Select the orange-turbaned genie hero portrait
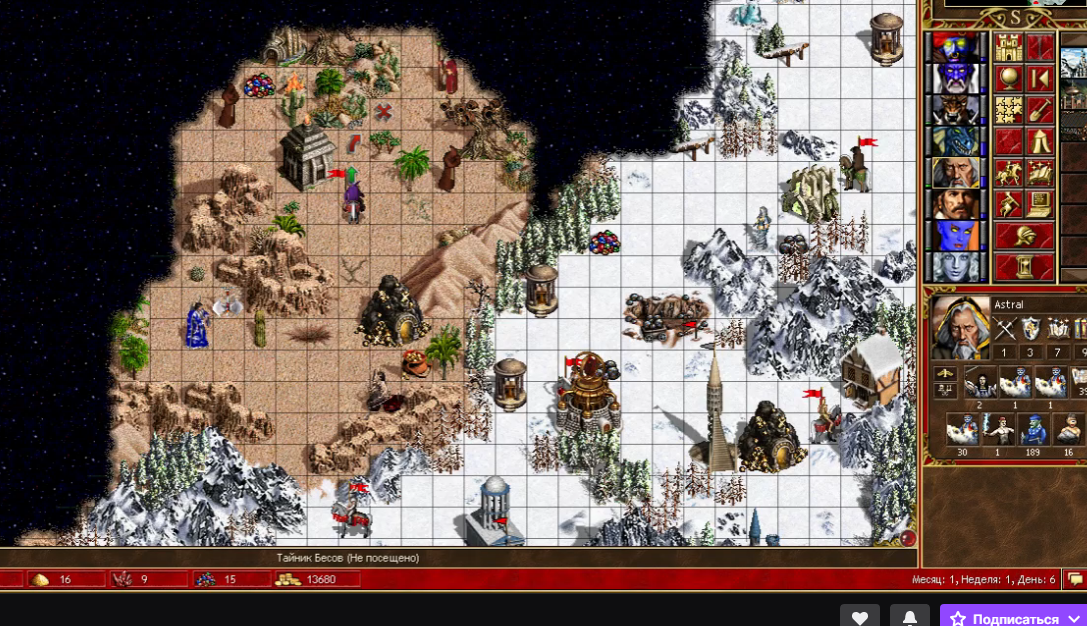 pyautogui.click(x=955, y=47)
